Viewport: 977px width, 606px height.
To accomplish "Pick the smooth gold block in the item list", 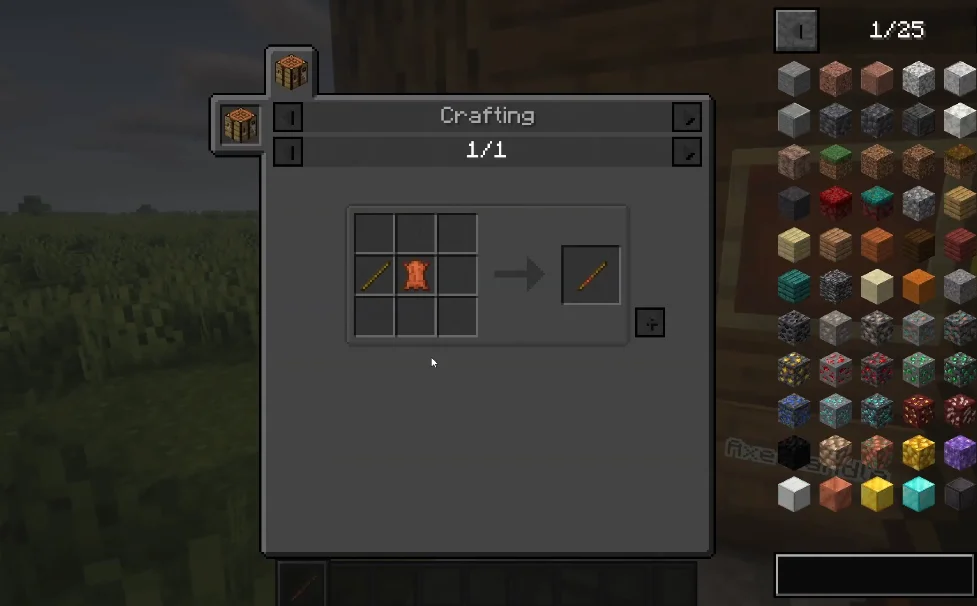I will pyautogui.click(x=877, y=493).
